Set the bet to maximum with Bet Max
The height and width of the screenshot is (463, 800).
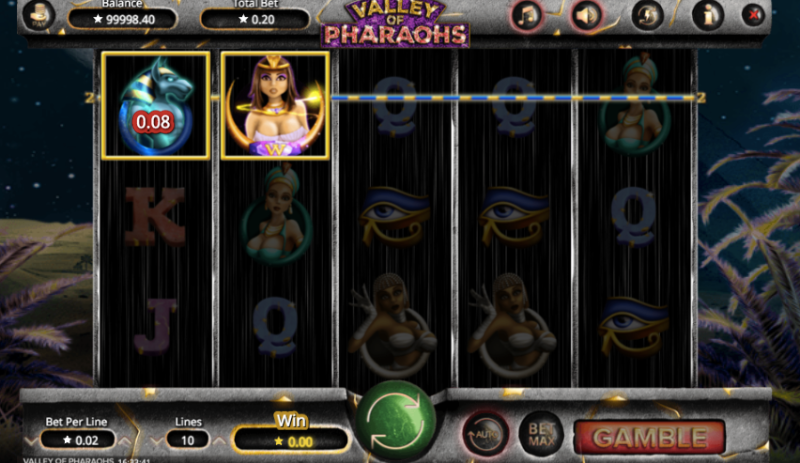pos(540,433)
